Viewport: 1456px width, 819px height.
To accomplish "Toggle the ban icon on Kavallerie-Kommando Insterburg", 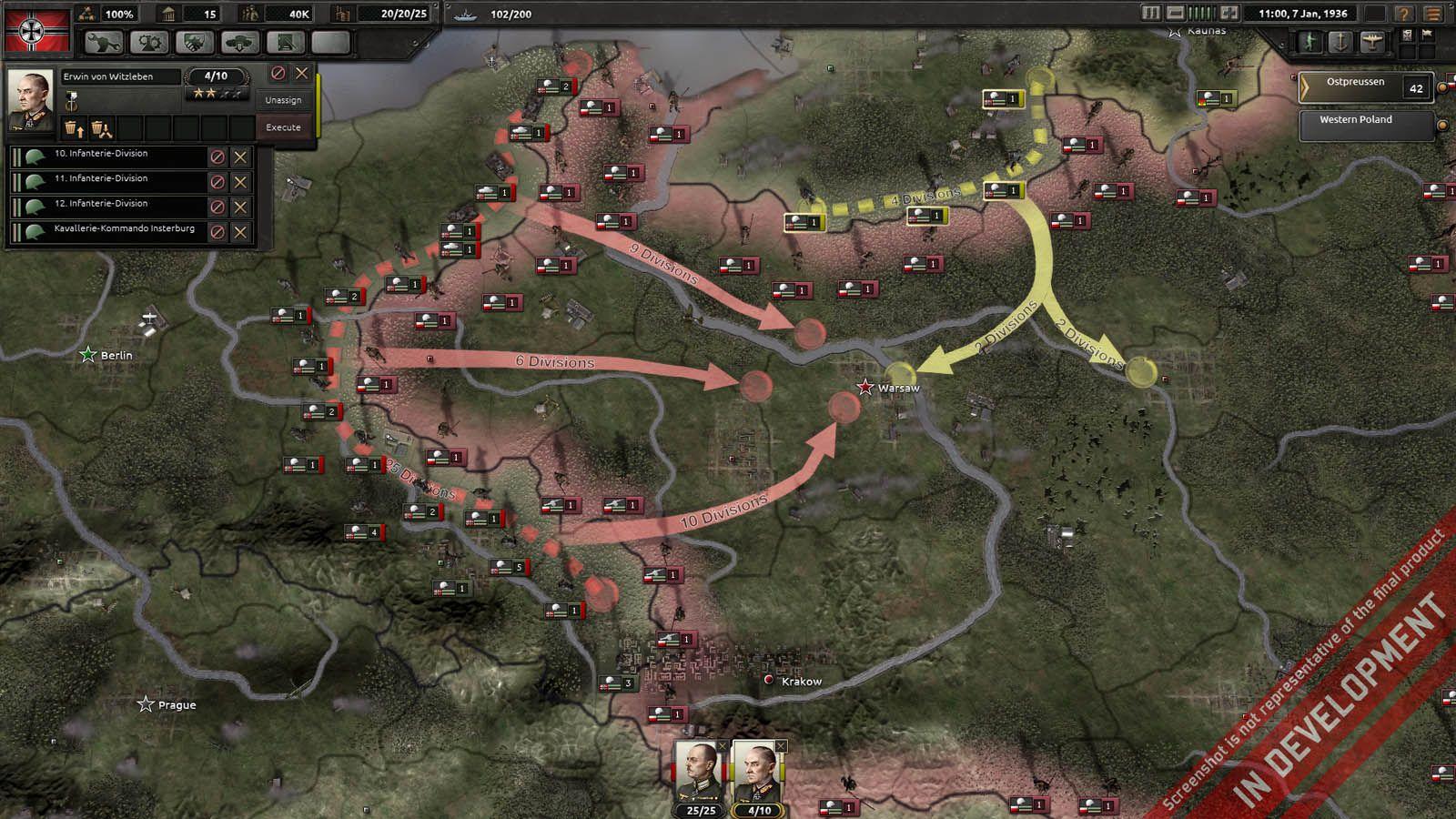I will tap(219, 230).
